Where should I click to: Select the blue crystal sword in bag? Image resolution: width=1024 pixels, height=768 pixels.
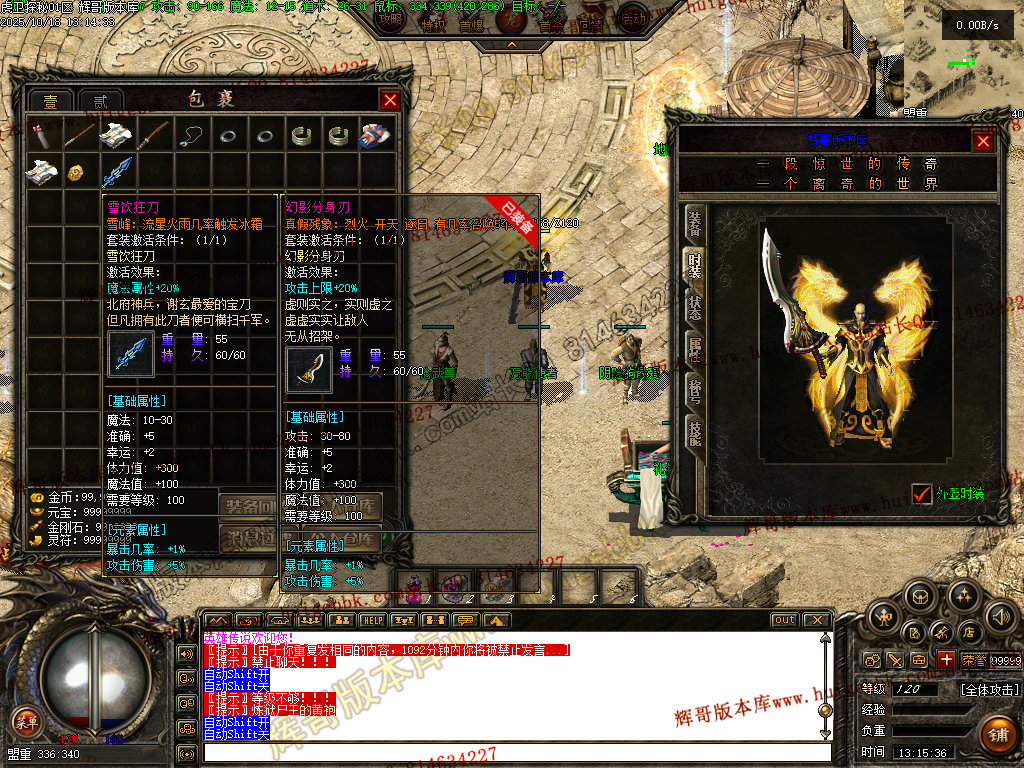[x=118, y=170]
